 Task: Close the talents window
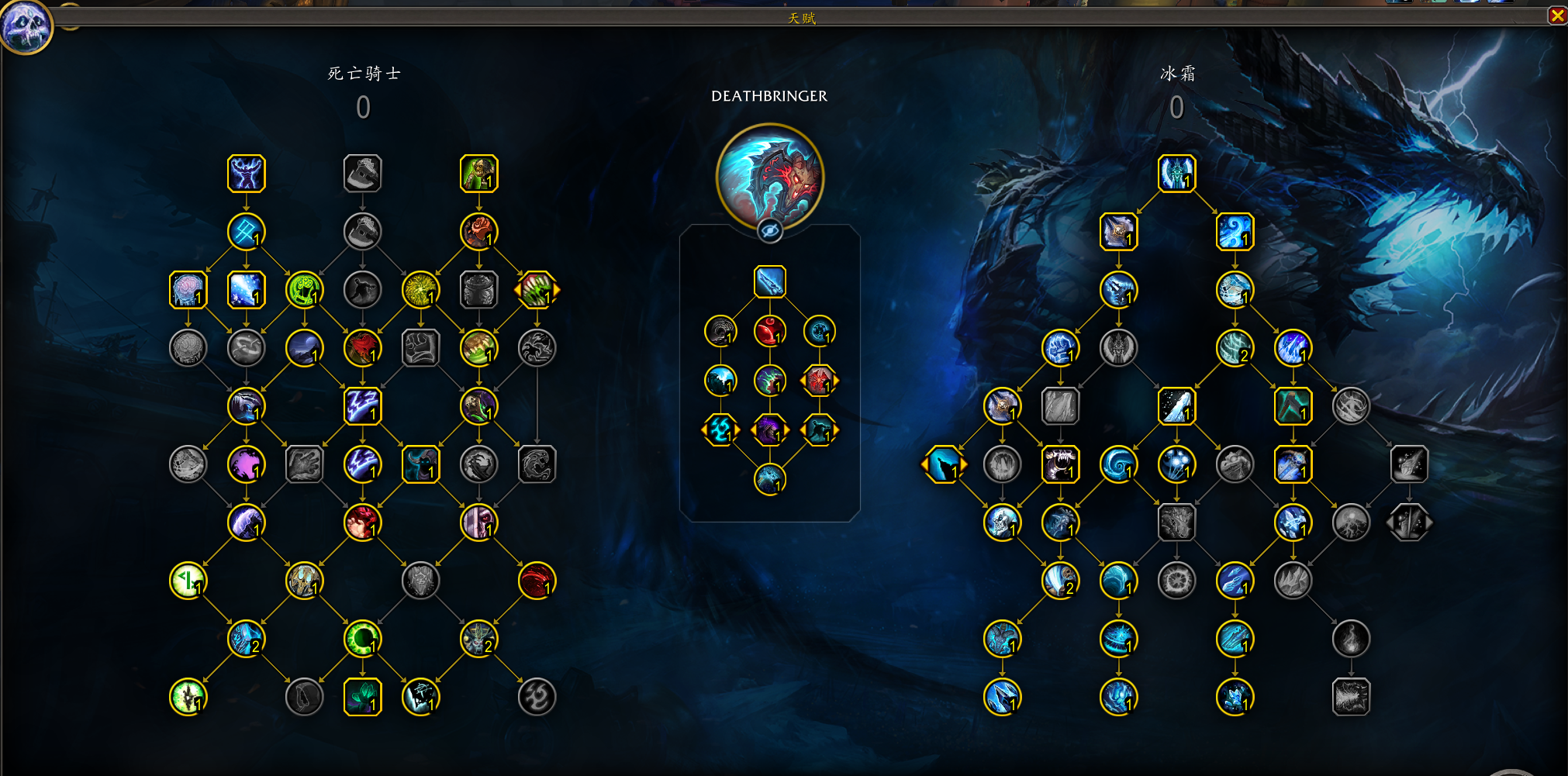coord(1557,16)
